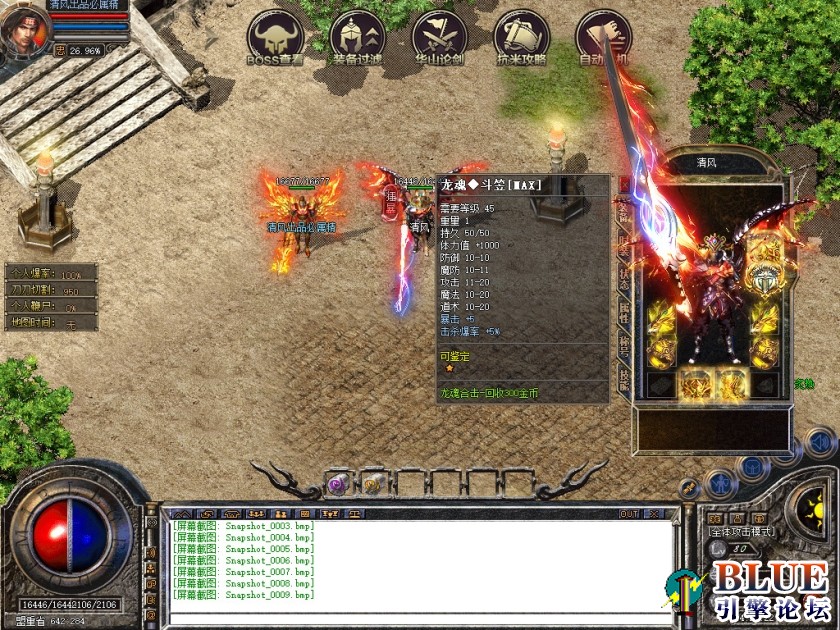
Task: Switch to the 属性 attributes tab
Action: (x=624, y=312)
